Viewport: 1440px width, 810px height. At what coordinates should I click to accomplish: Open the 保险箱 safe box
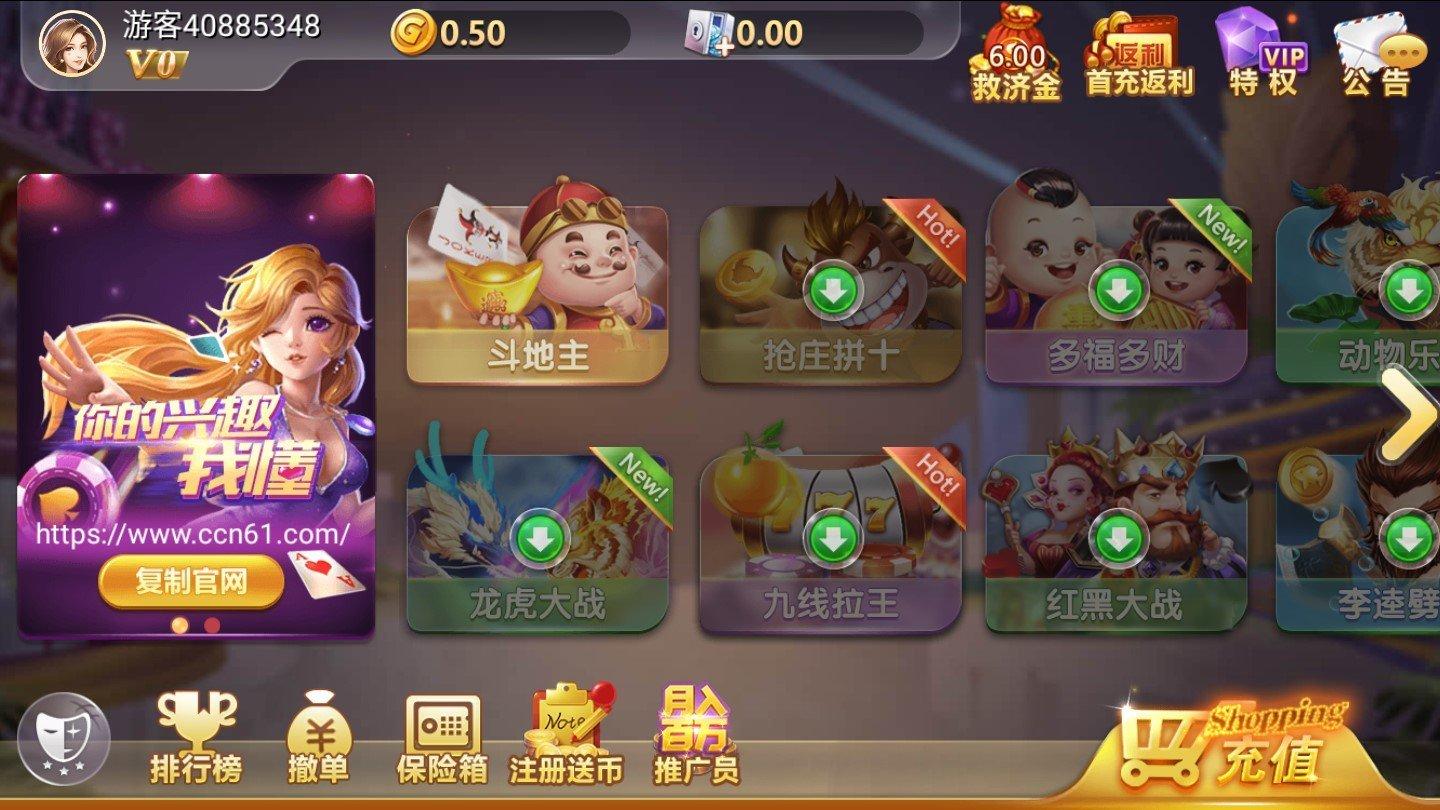click(x=442, y=740)
